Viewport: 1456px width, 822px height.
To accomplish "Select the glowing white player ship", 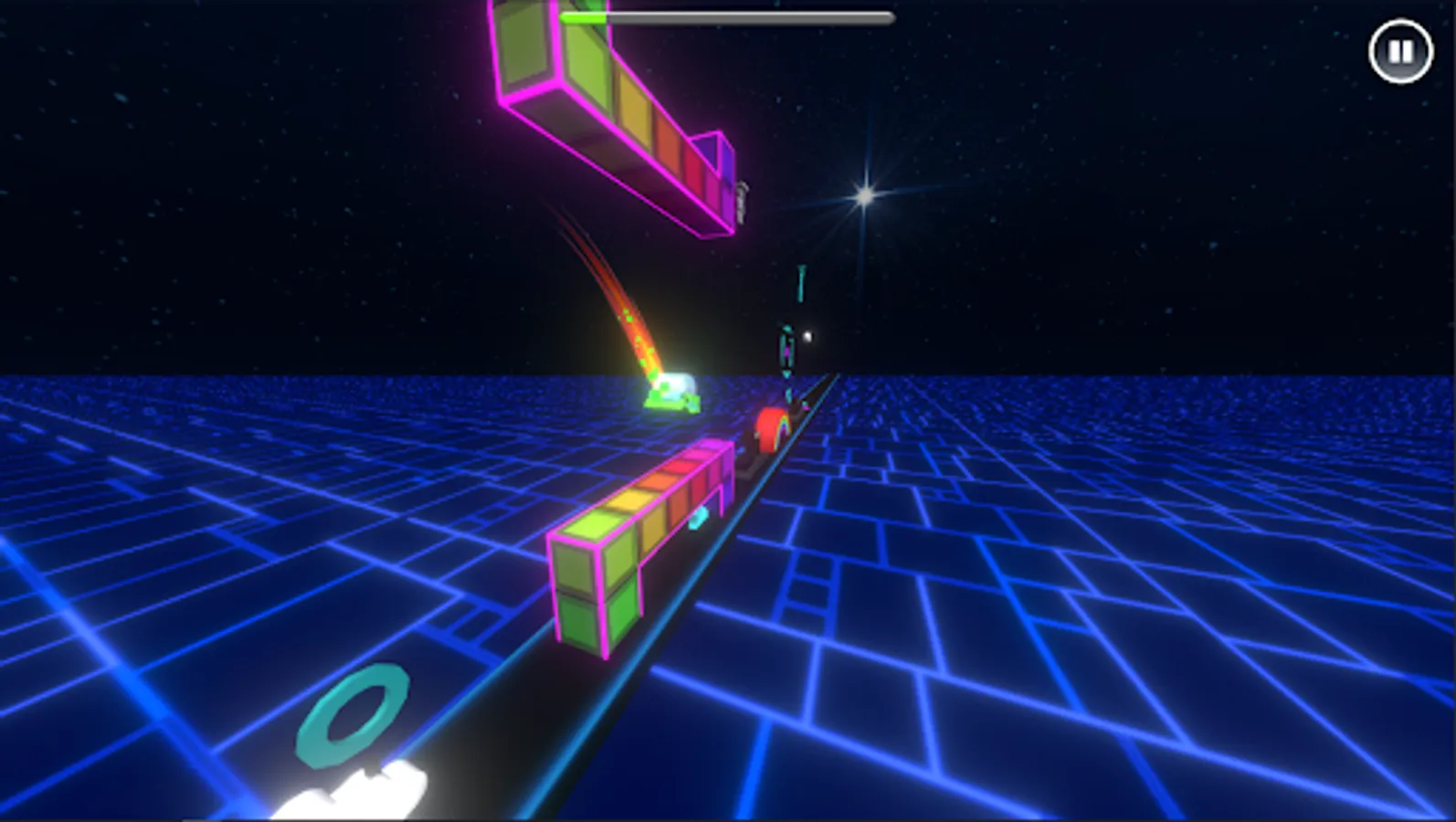I will point(674,391).
